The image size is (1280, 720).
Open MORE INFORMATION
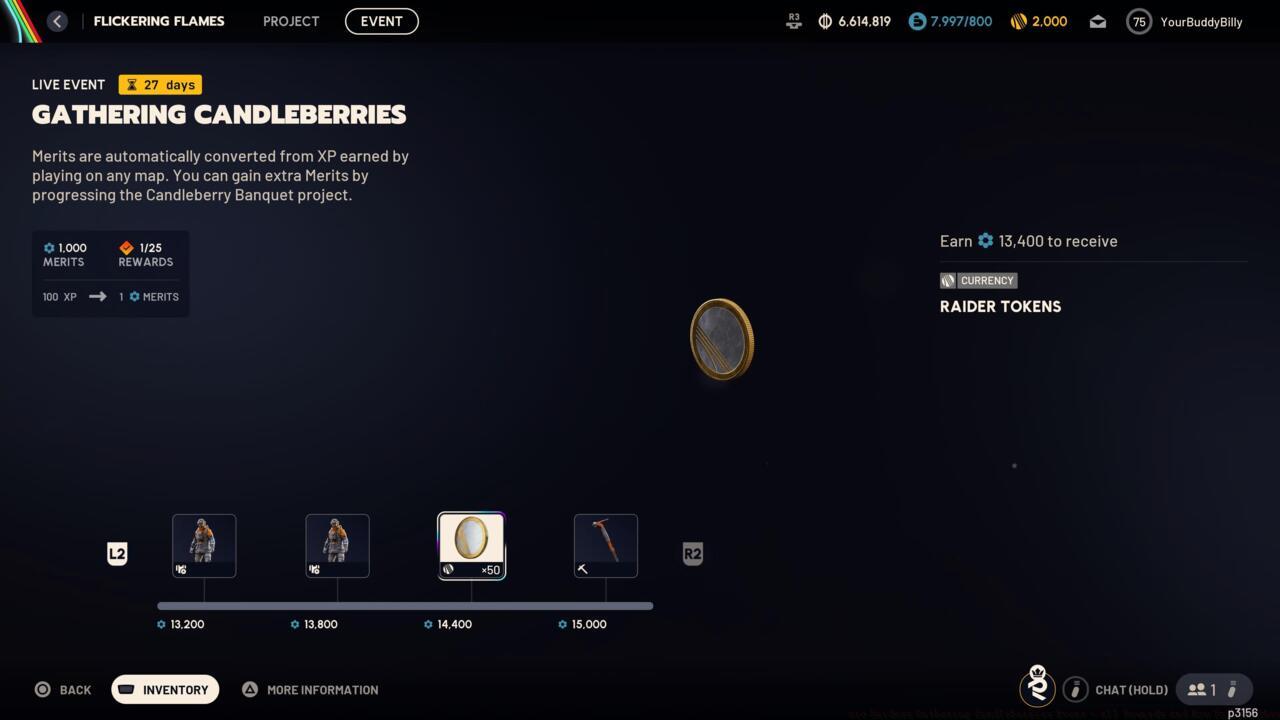pos(310,689)
